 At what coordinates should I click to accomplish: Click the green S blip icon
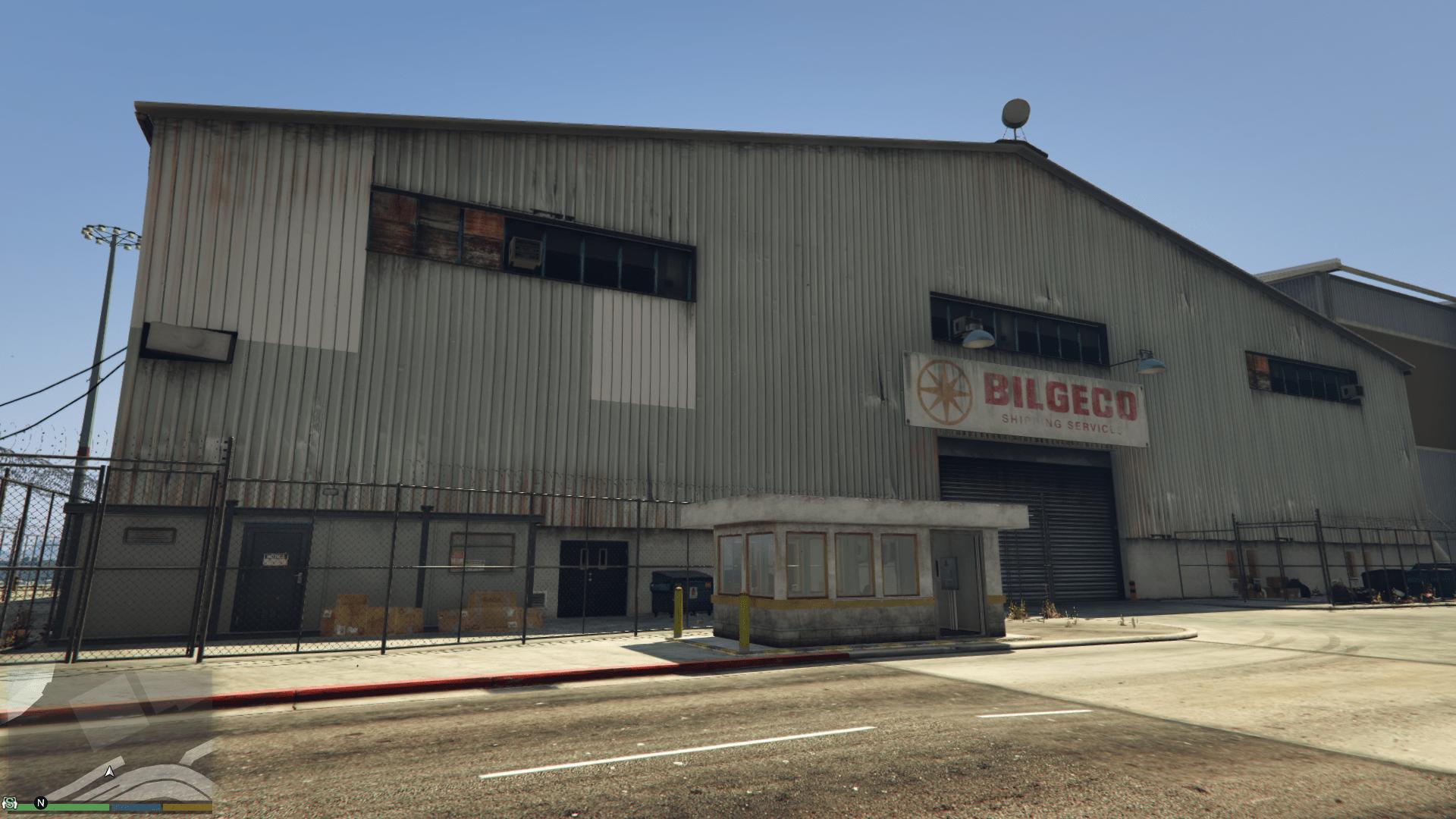tap(10, 802)
